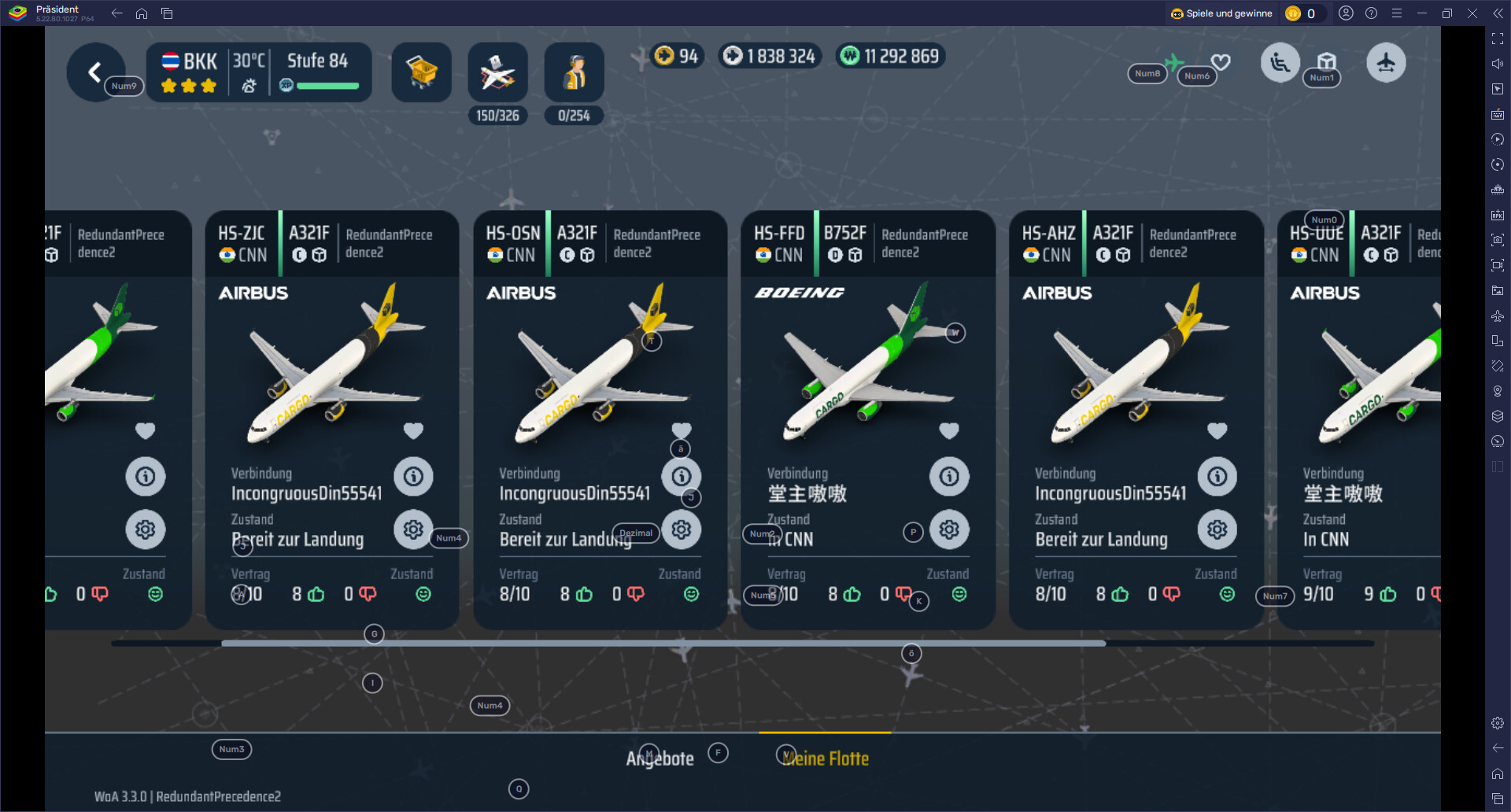Screen dimensions: 1511x812
Task: Open gear settings for aircraft HS-ZJC
Action: point(413,530)
